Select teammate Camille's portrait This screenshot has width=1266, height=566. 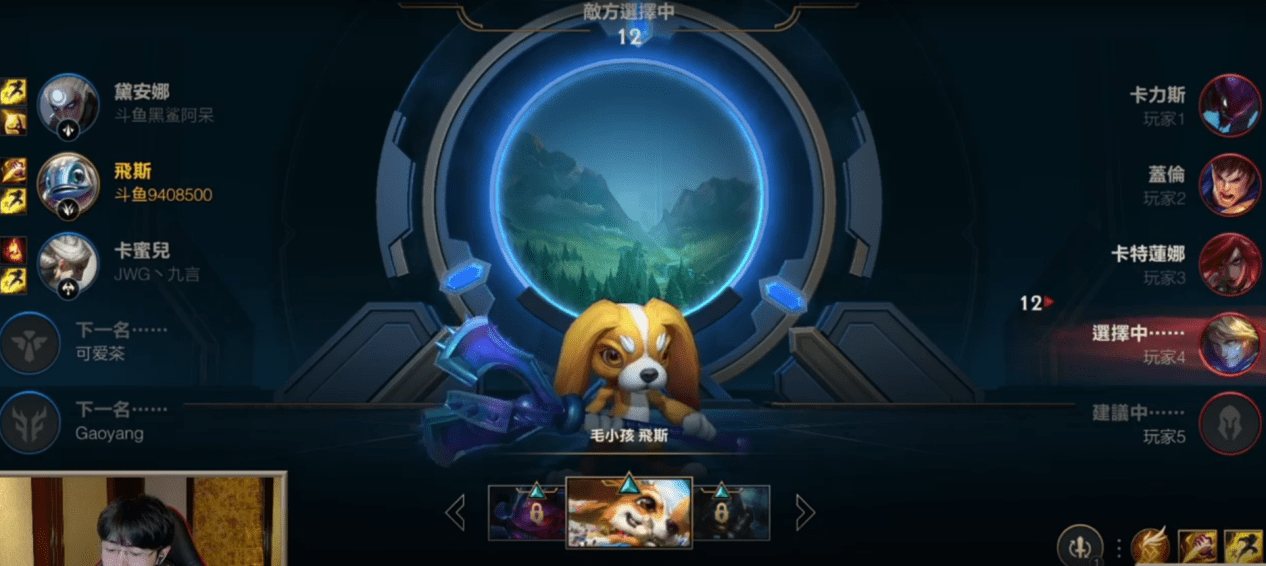(x=68, y=264)
